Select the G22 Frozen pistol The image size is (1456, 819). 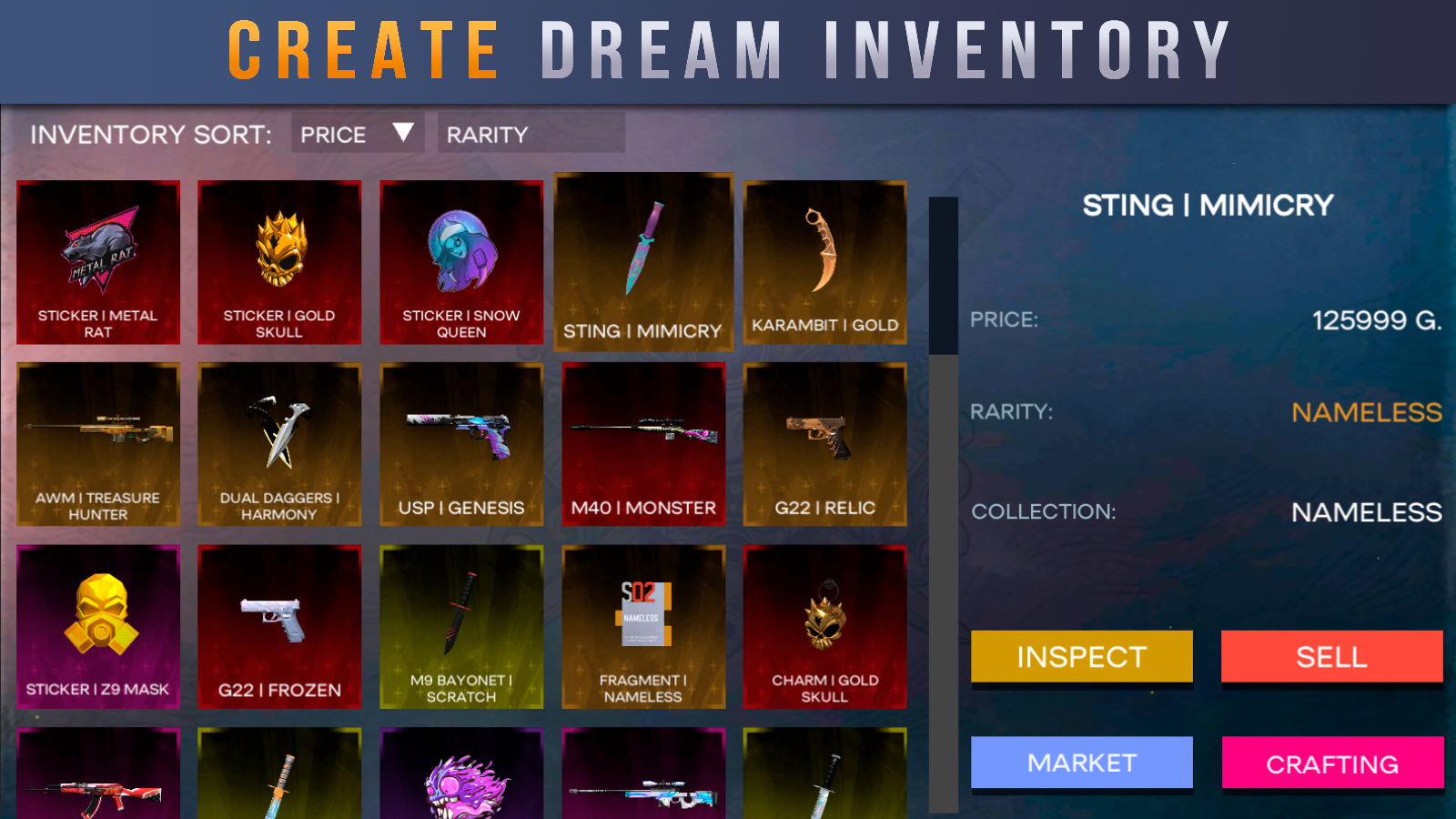[279, 623]
